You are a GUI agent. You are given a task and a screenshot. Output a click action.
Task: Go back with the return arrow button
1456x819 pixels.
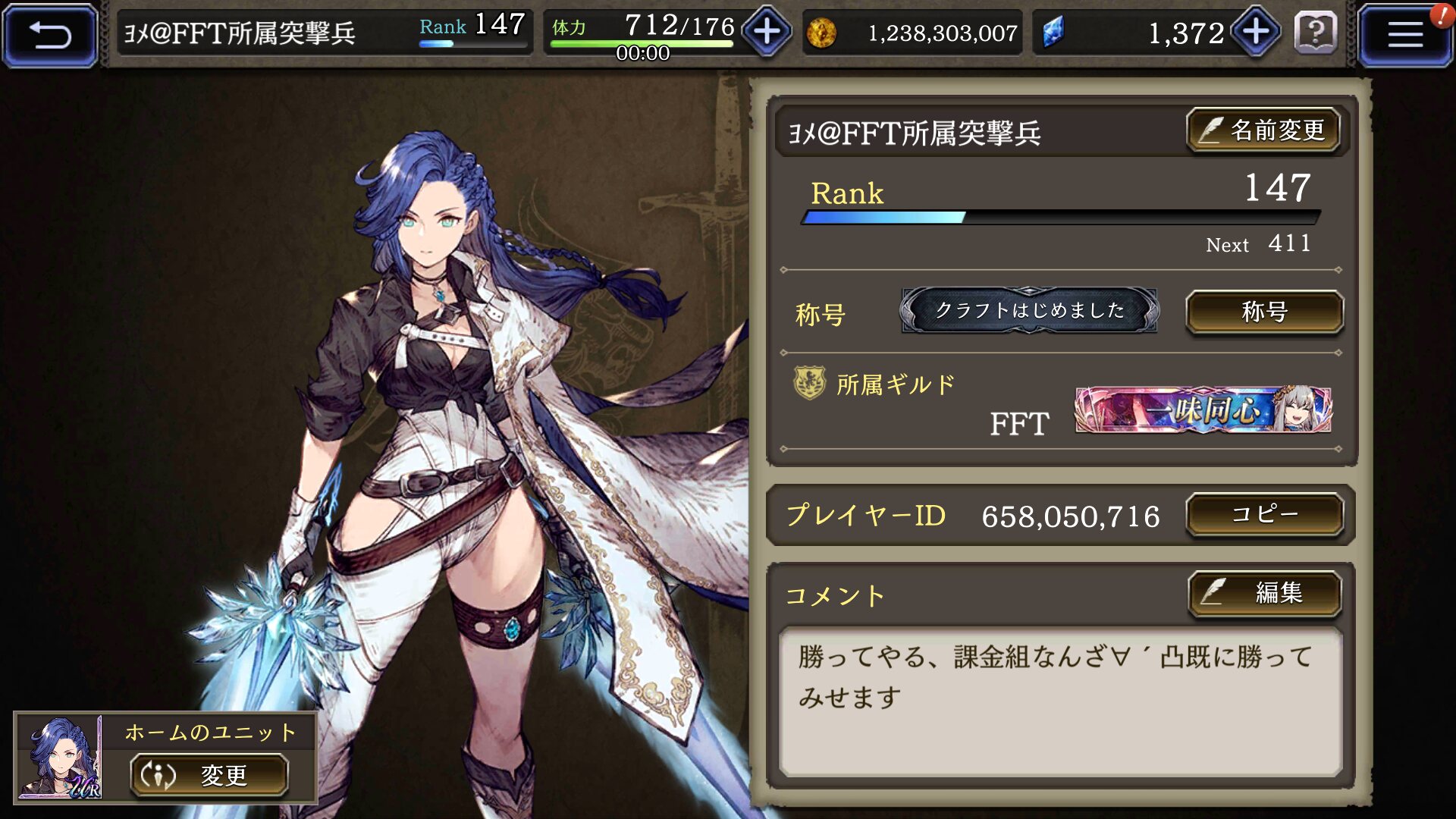(x=50, y=35)
